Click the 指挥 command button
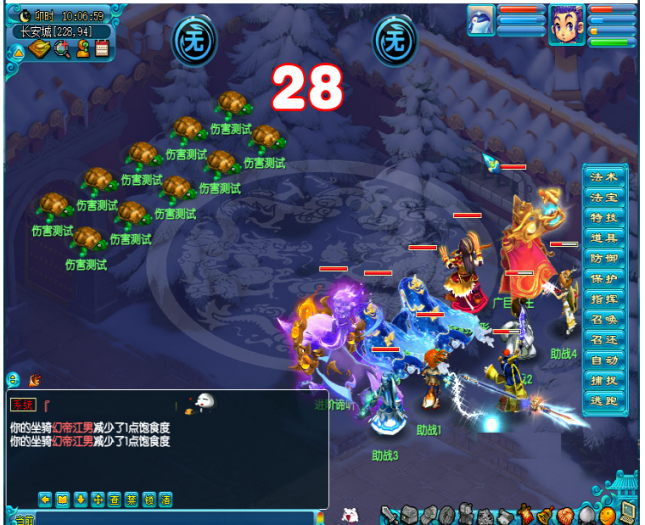The image size is (645, 525). (x=604, y=299)
